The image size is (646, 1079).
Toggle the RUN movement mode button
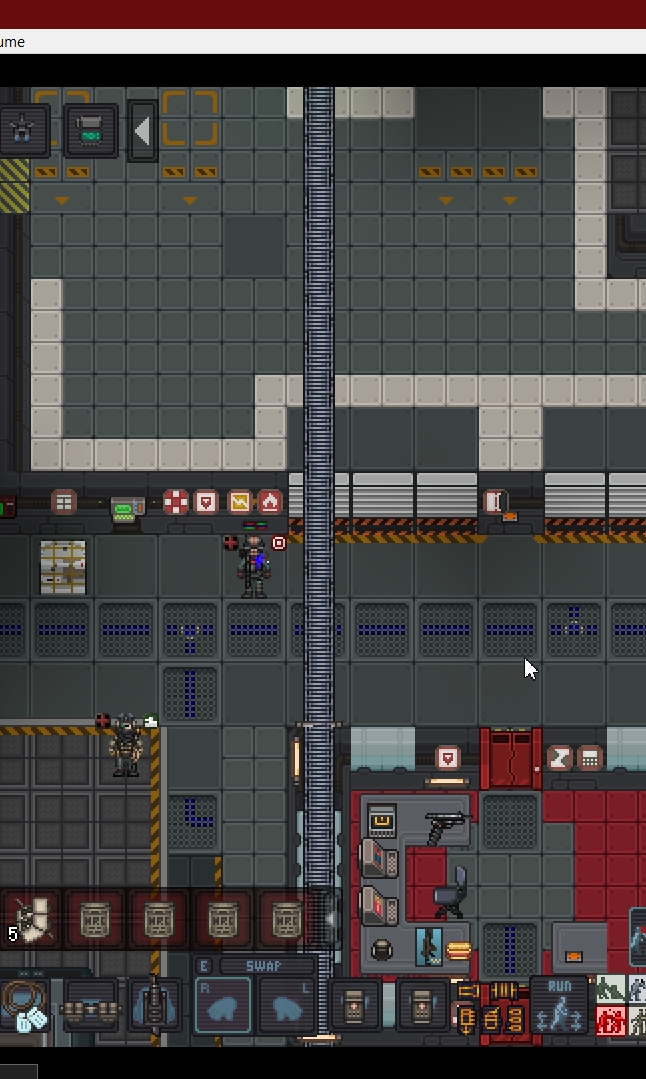coord(559,1003)
